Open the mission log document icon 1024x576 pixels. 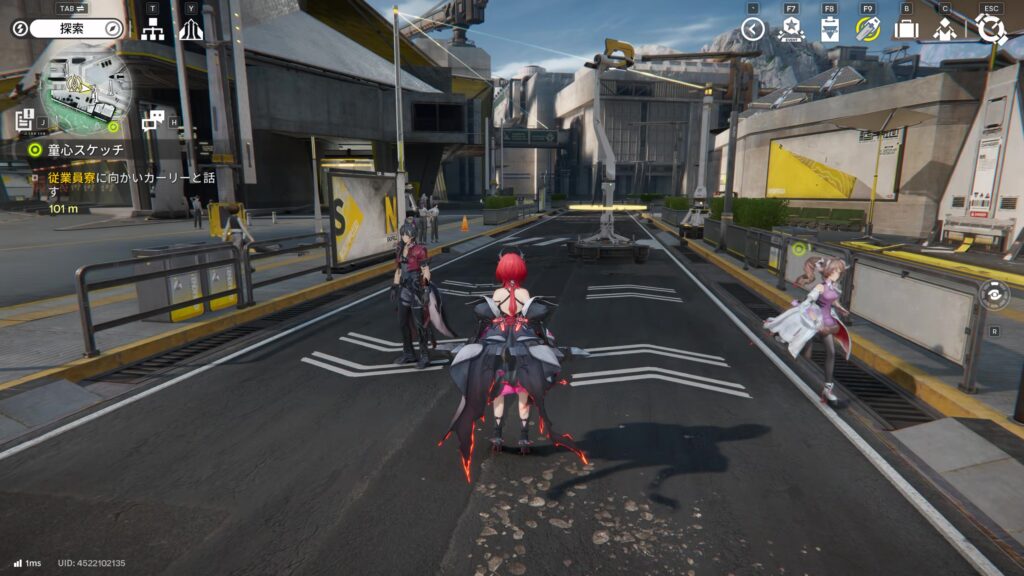click(25, 118)
